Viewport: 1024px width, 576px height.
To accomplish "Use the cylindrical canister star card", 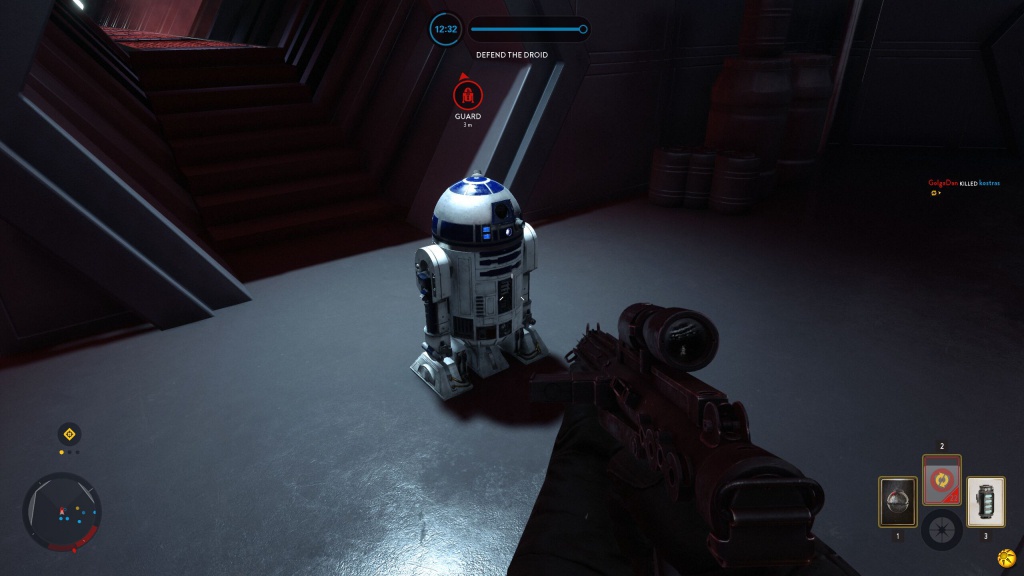I will coord(985,501).
